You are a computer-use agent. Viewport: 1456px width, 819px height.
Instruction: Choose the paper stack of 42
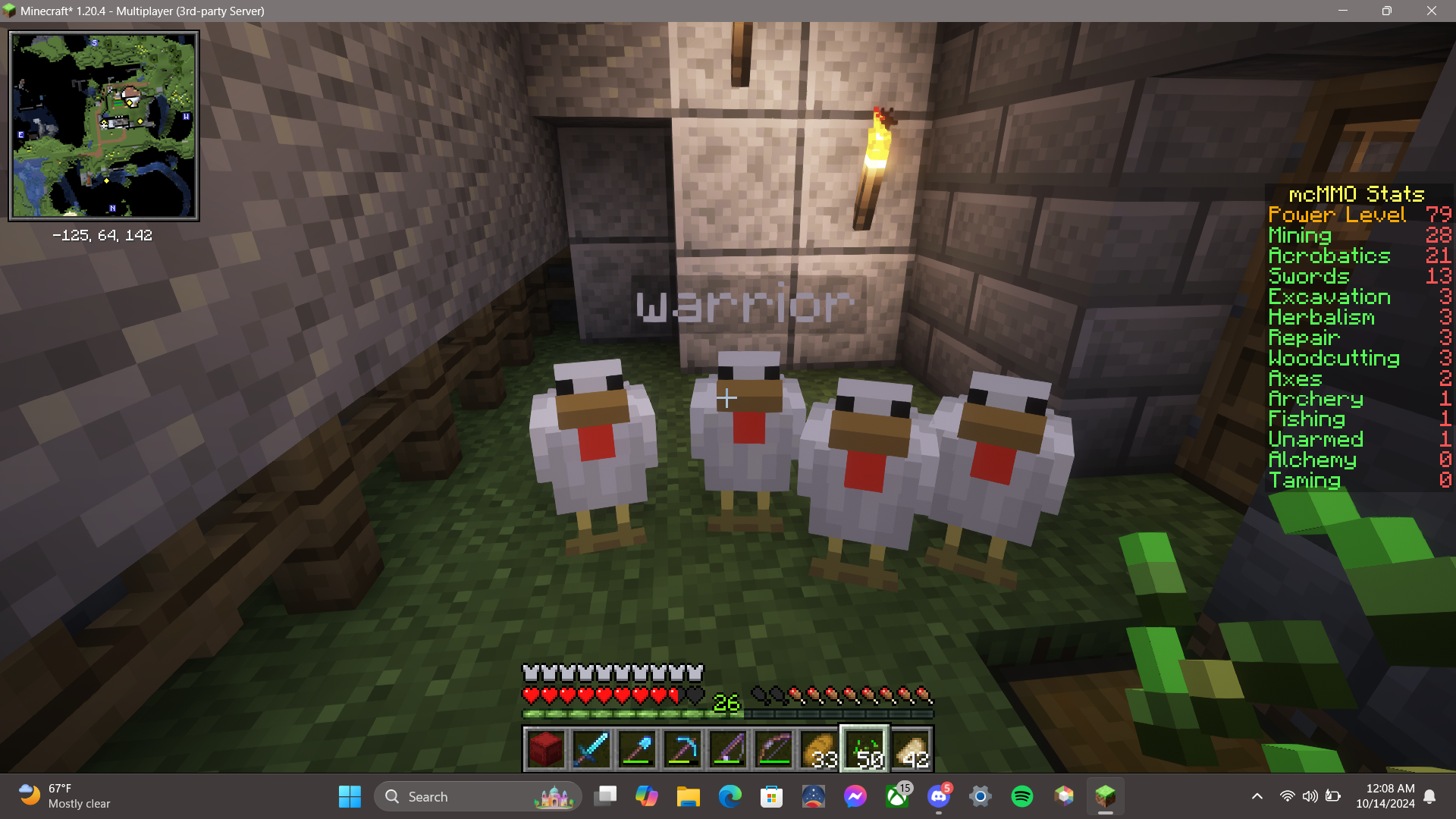(911, 748)
